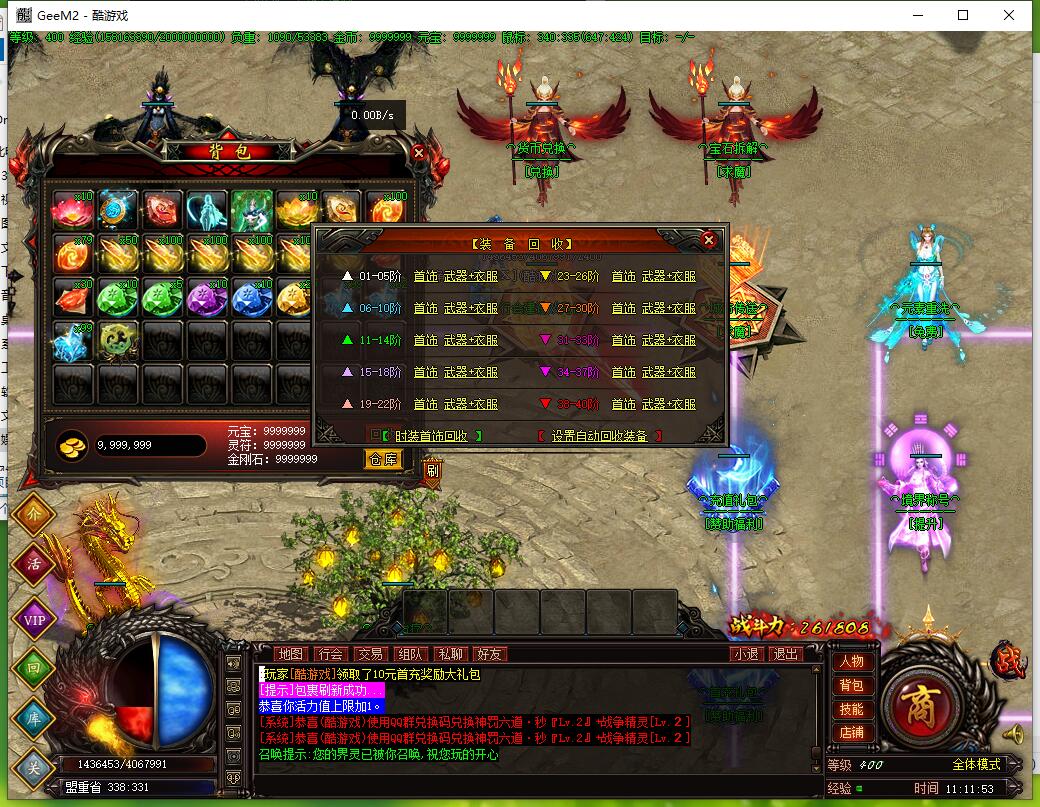
Task: Close the 背包 backpack window
Action: (419, 153)
